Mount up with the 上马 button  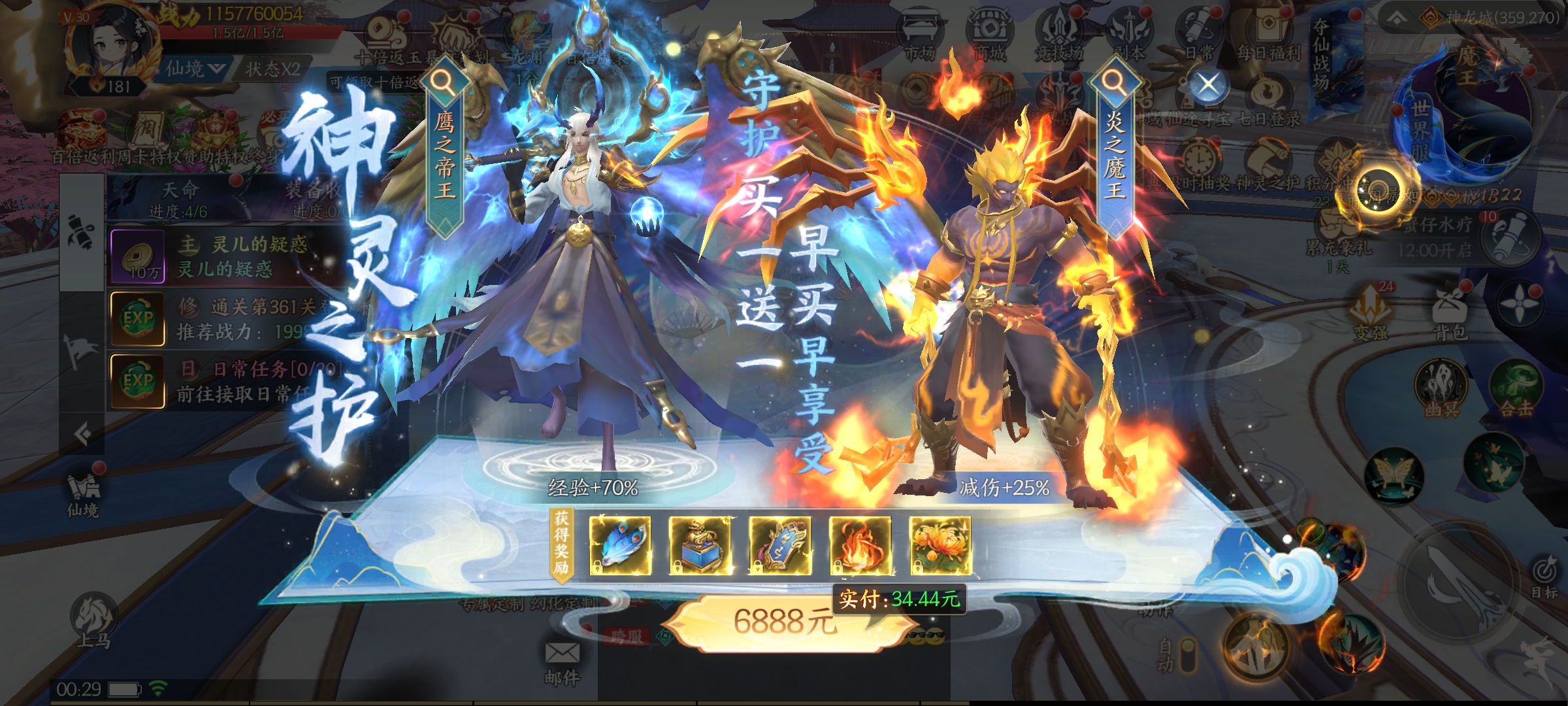[x=94, y=620]
